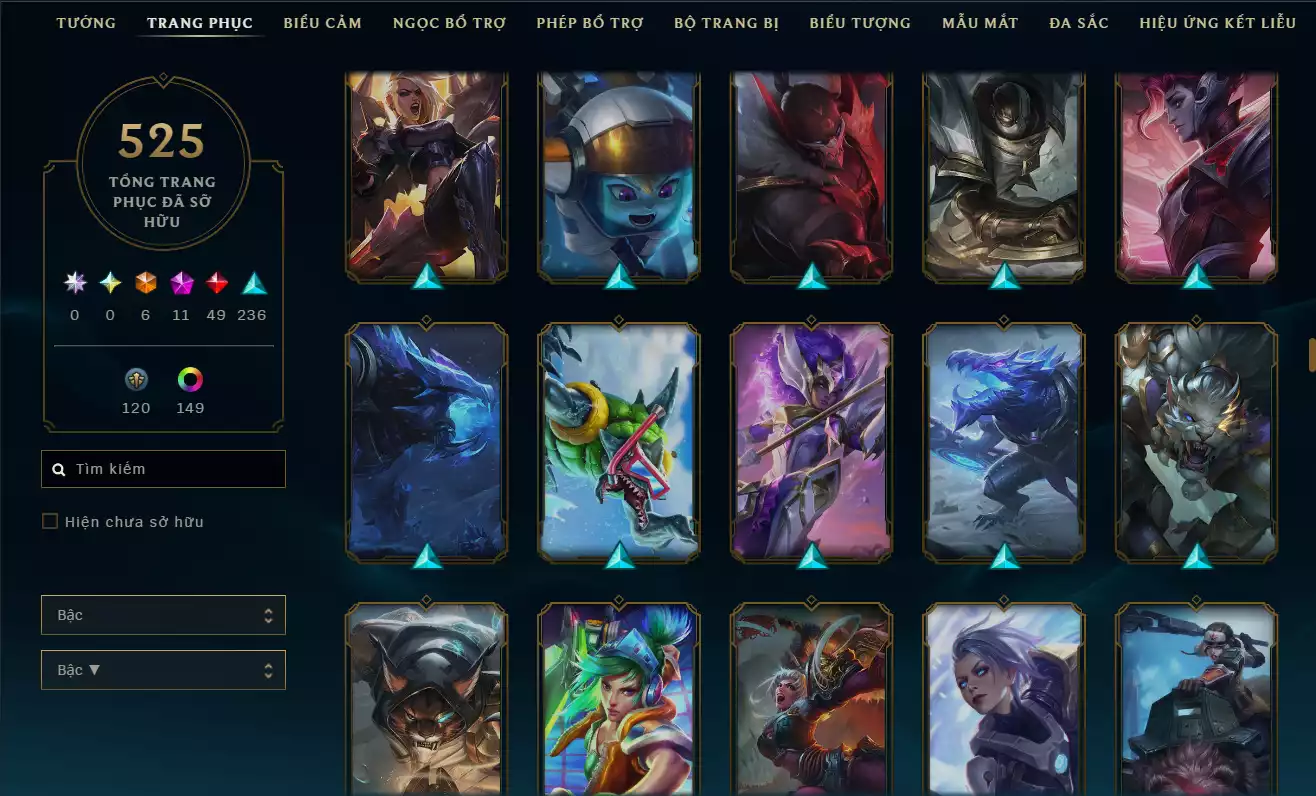Select the purple Epic gem rarity icon
This screenshot has width=1316, height=796.
point(181,283)
